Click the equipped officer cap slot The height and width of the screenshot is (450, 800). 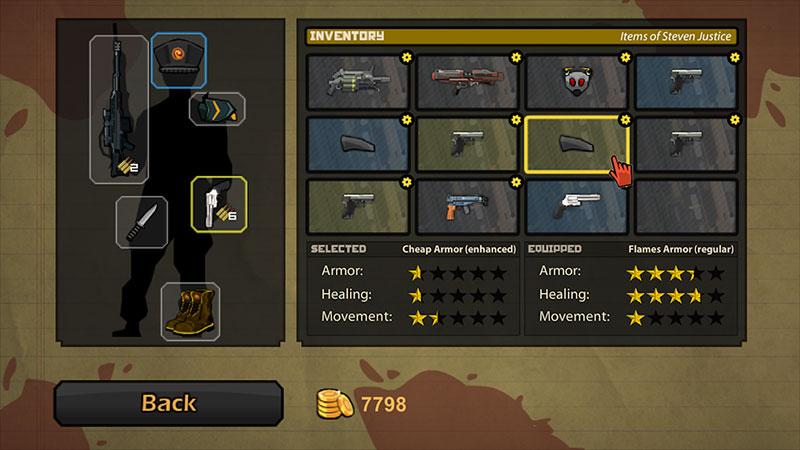tap(179, 60)
